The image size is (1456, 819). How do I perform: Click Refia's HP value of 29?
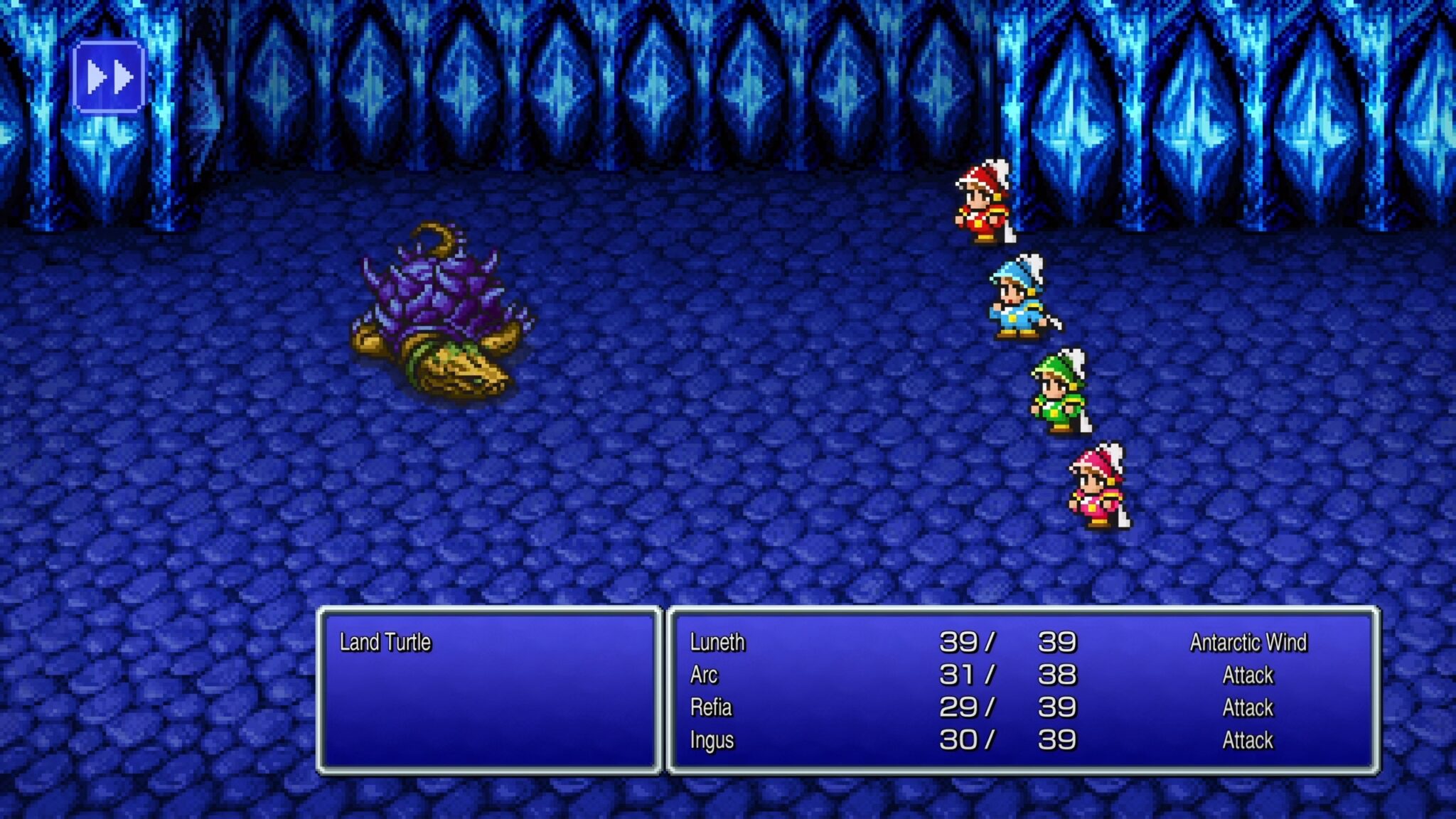click(960, 708)
